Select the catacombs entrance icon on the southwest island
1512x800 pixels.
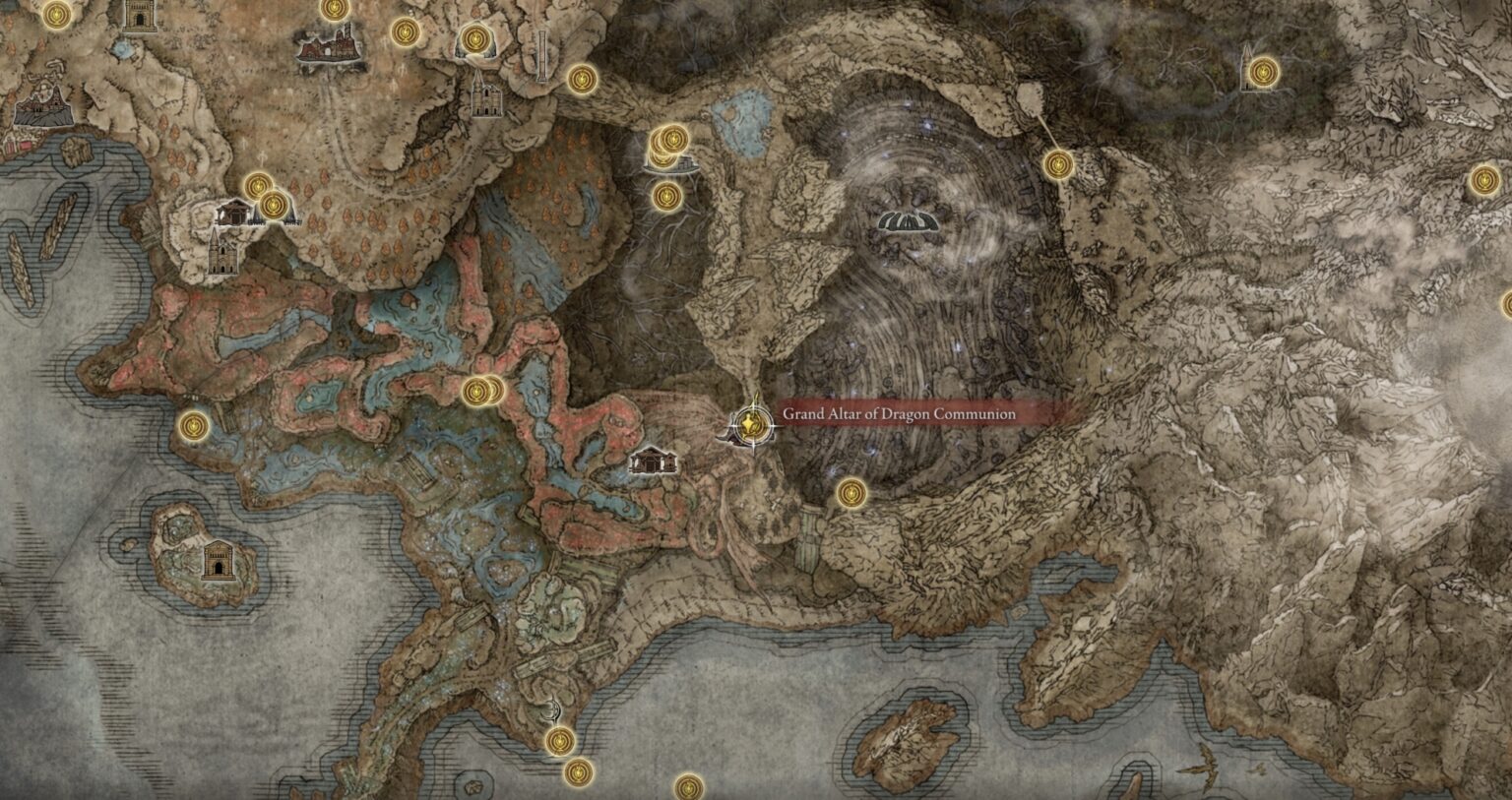(219, 562)
